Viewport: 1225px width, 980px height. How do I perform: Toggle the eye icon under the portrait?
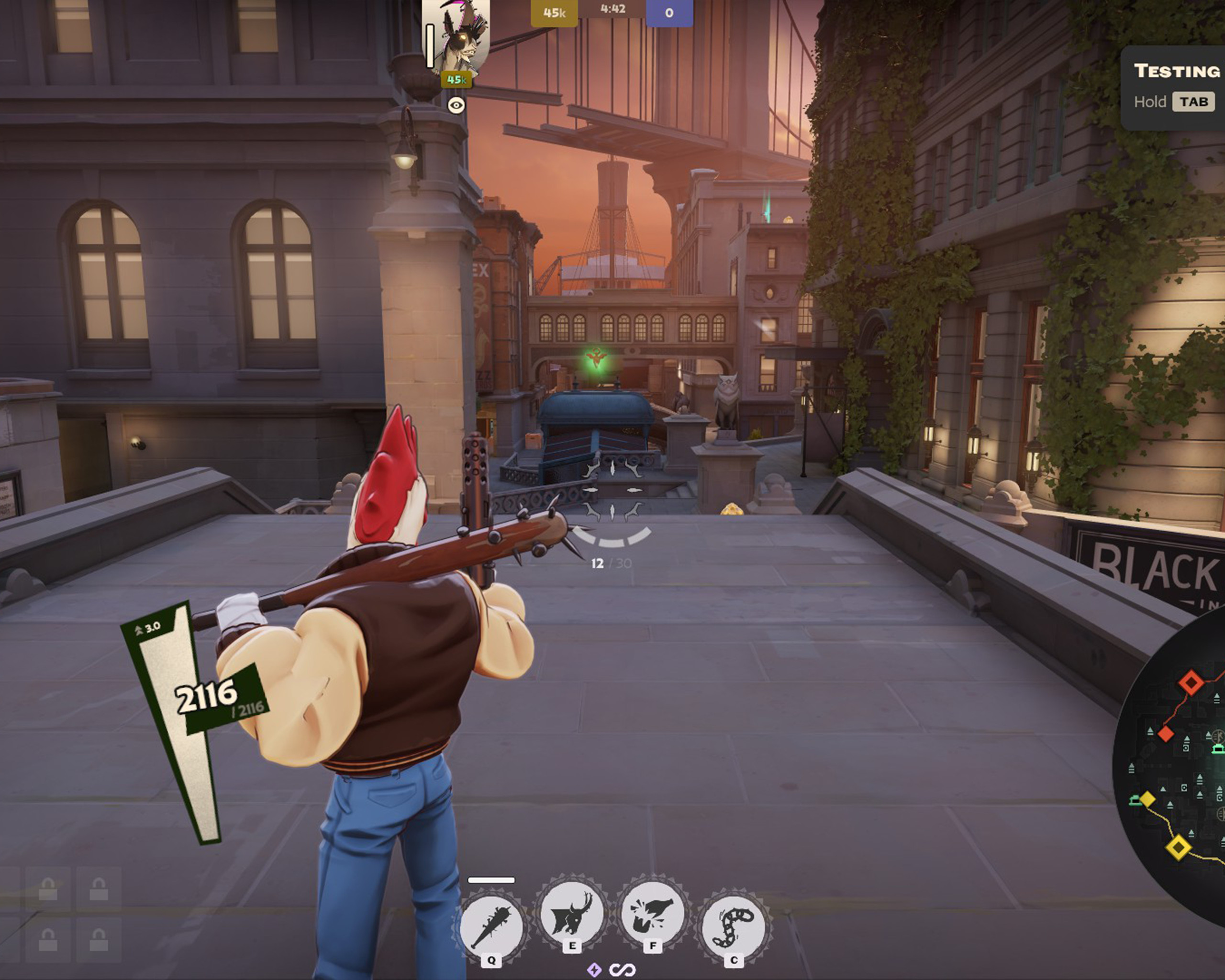[x=456, y=105]
